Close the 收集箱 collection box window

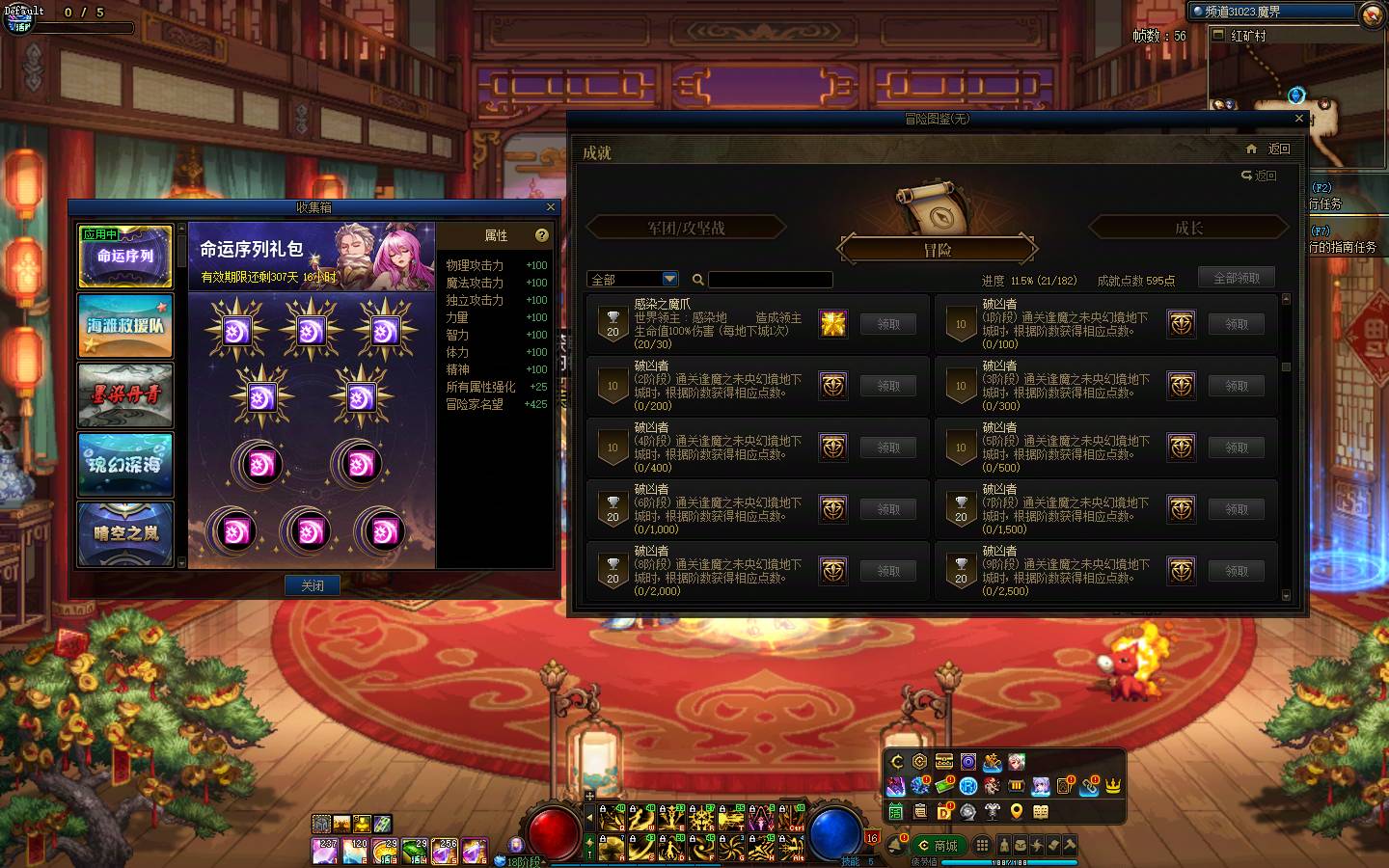pyautogui.click(x=551, y=207)
